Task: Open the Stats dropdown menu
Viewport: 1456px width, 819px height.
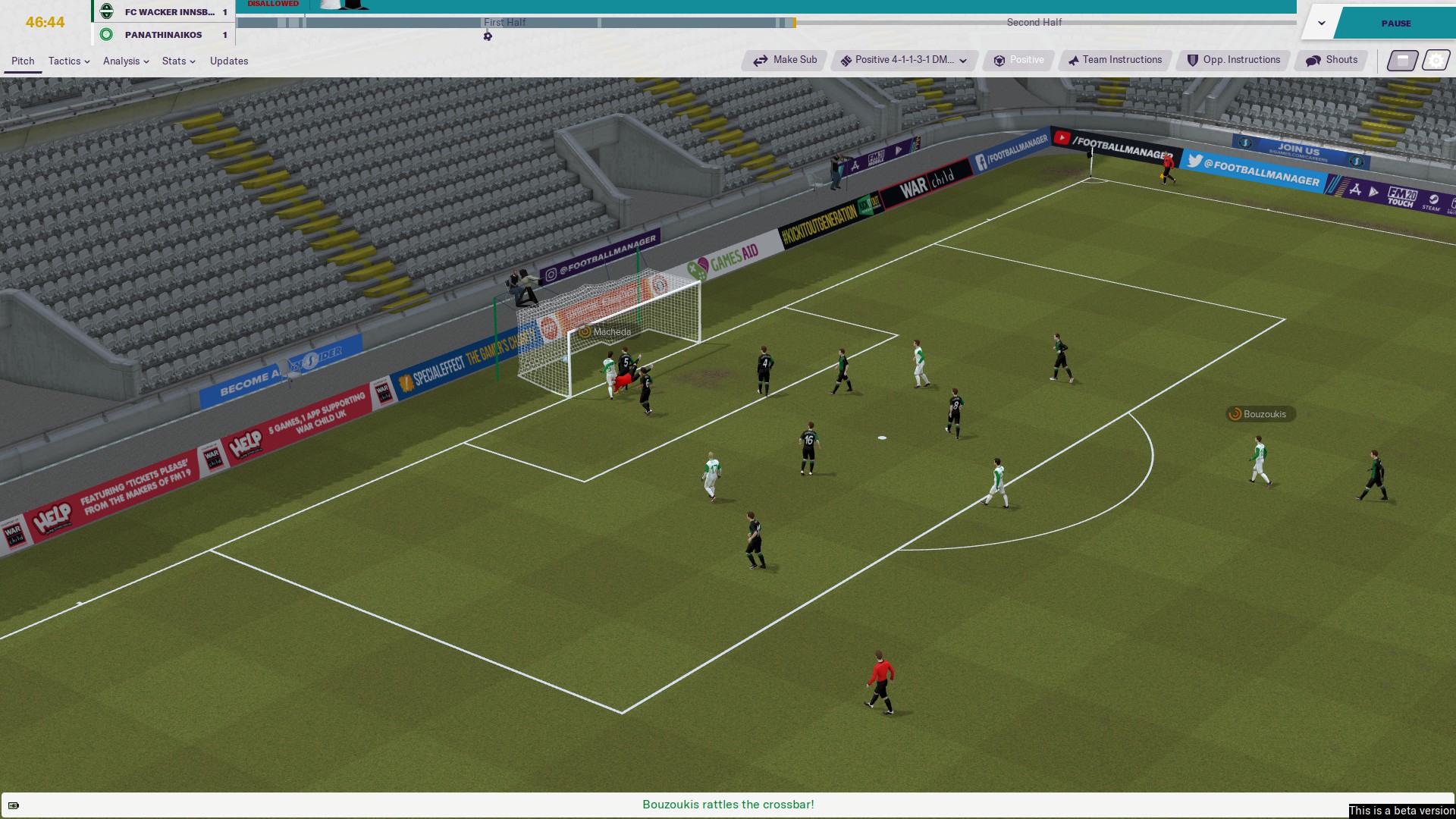Action: [x=178, y=61]
